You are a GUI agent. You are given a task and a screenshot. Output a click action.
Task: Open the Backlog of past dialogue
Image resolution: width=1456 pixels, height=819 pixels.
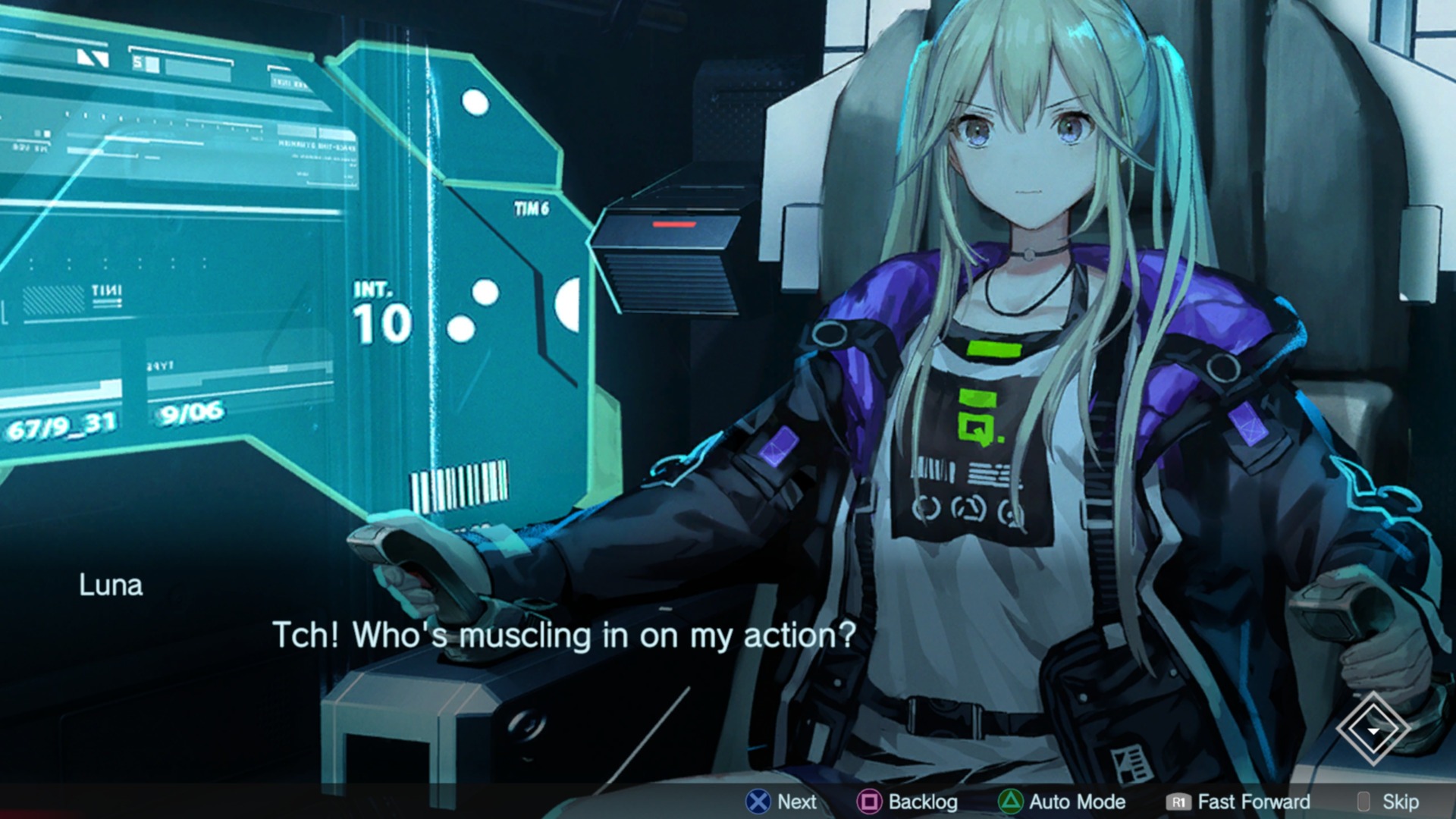(x=908, y=802)
